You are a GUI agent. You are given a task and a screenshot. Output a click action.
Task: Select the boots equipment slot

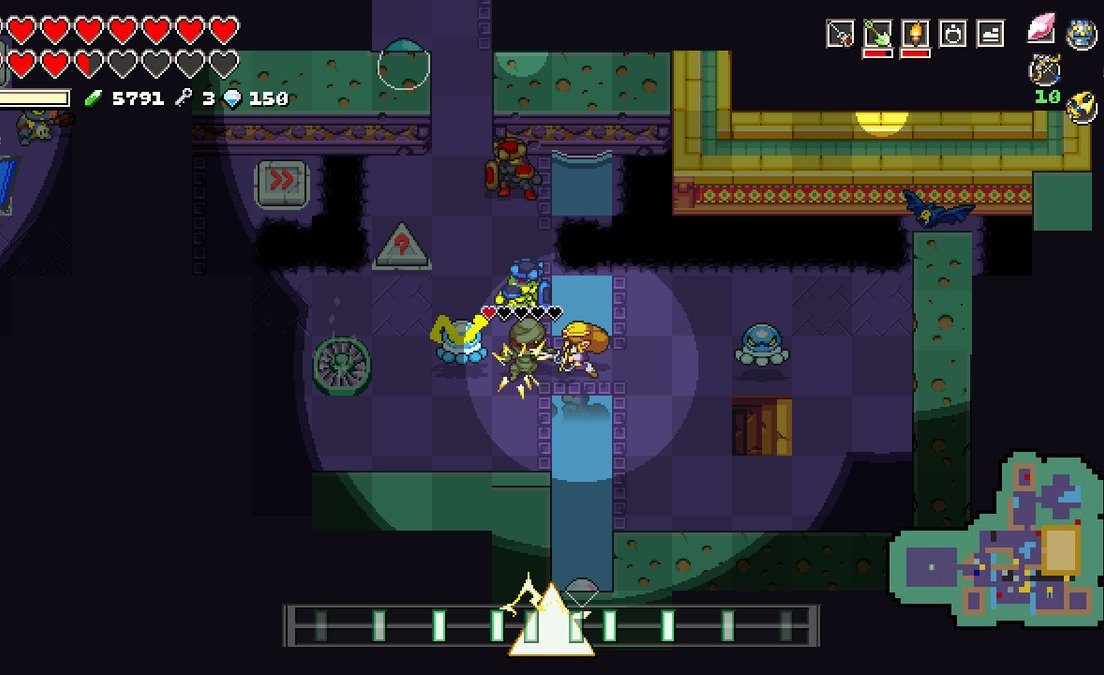click(x=990, y=33)
